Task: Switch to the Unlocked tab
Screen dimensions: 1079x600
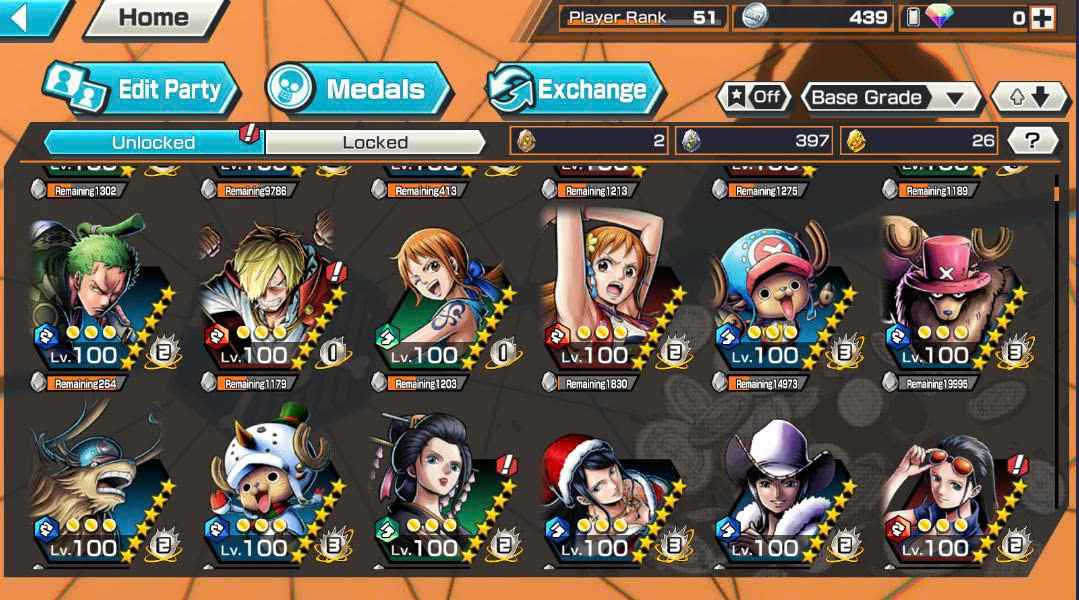Action: tap(153, 142)
